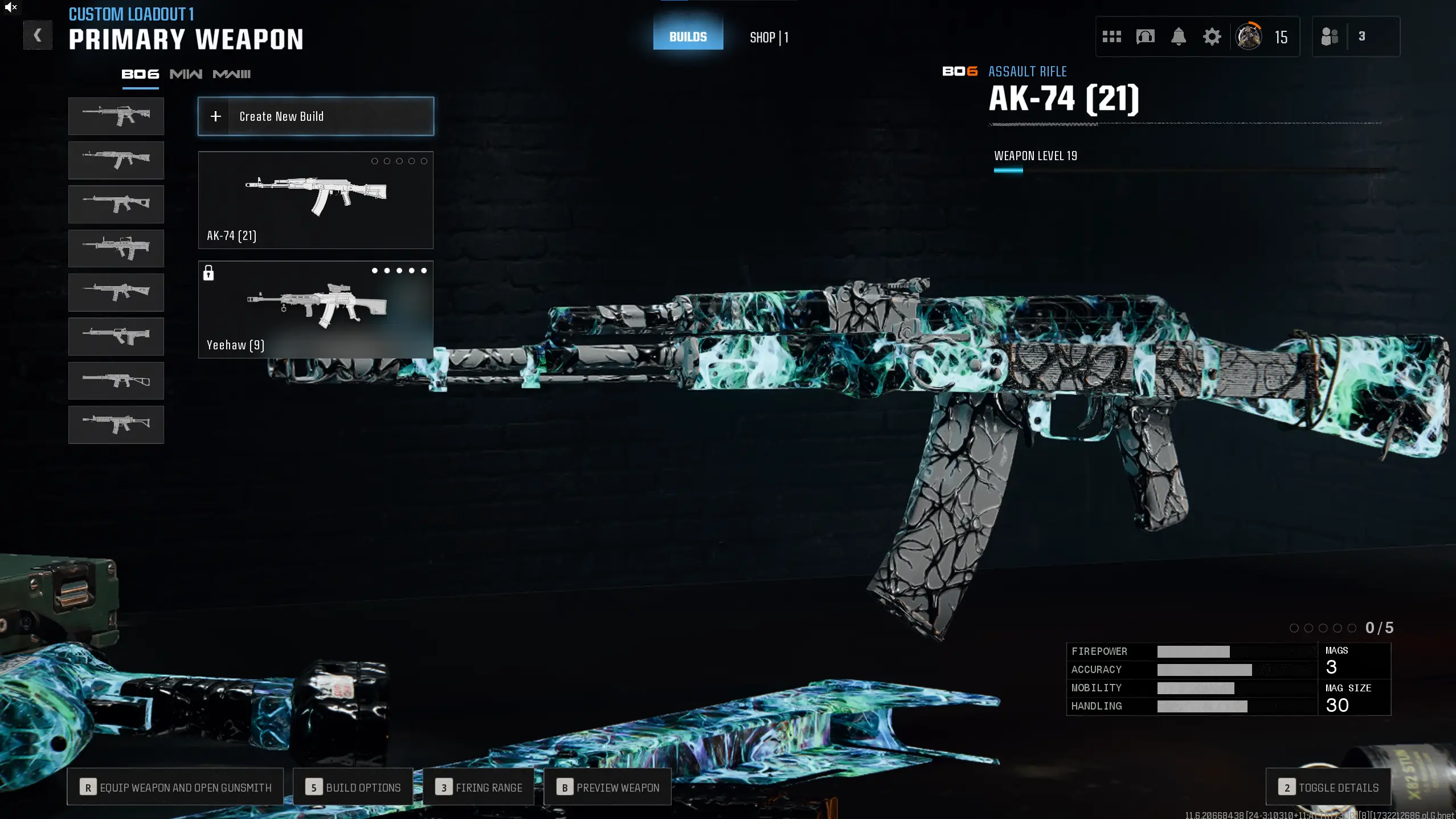The height and width of the screenshot is (819, 1456).
Task: Click the lock icon on the Yeehaw build
Action: tap(210, 273)
